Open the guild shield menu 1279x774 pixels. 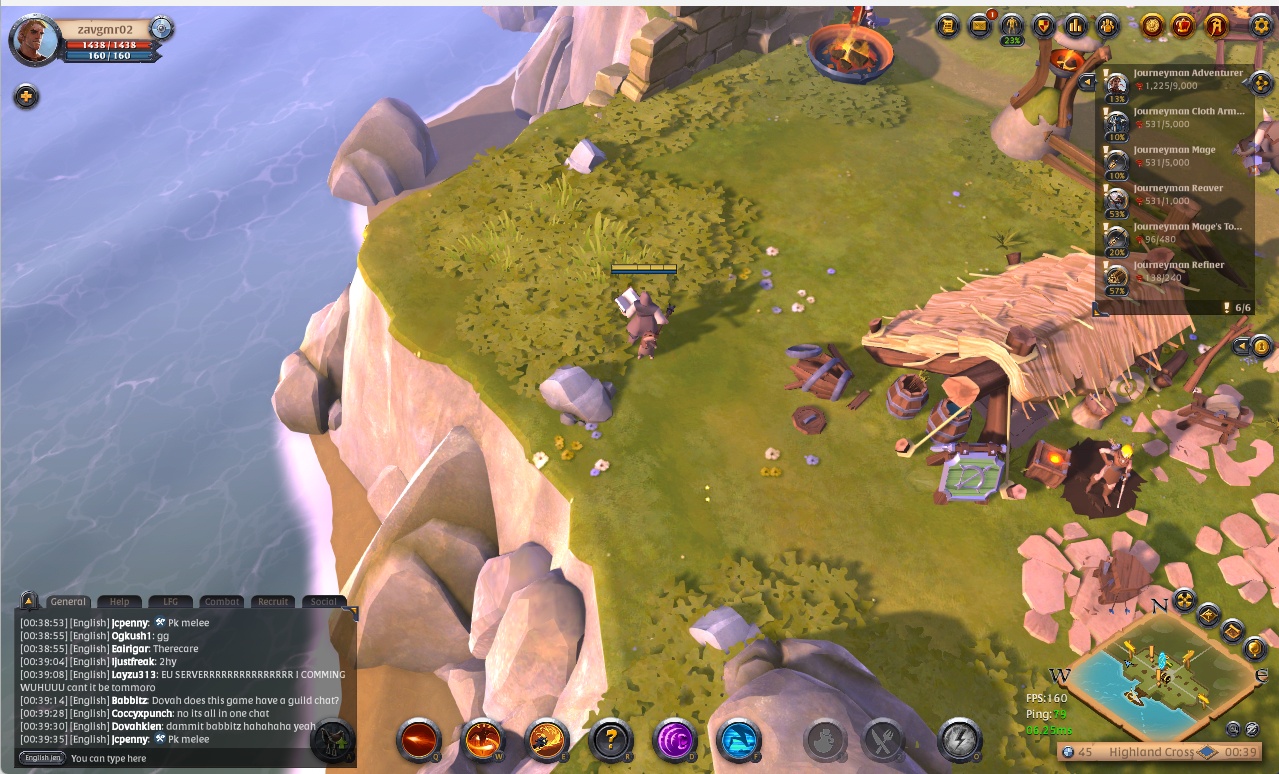[x=1043, y=26]
